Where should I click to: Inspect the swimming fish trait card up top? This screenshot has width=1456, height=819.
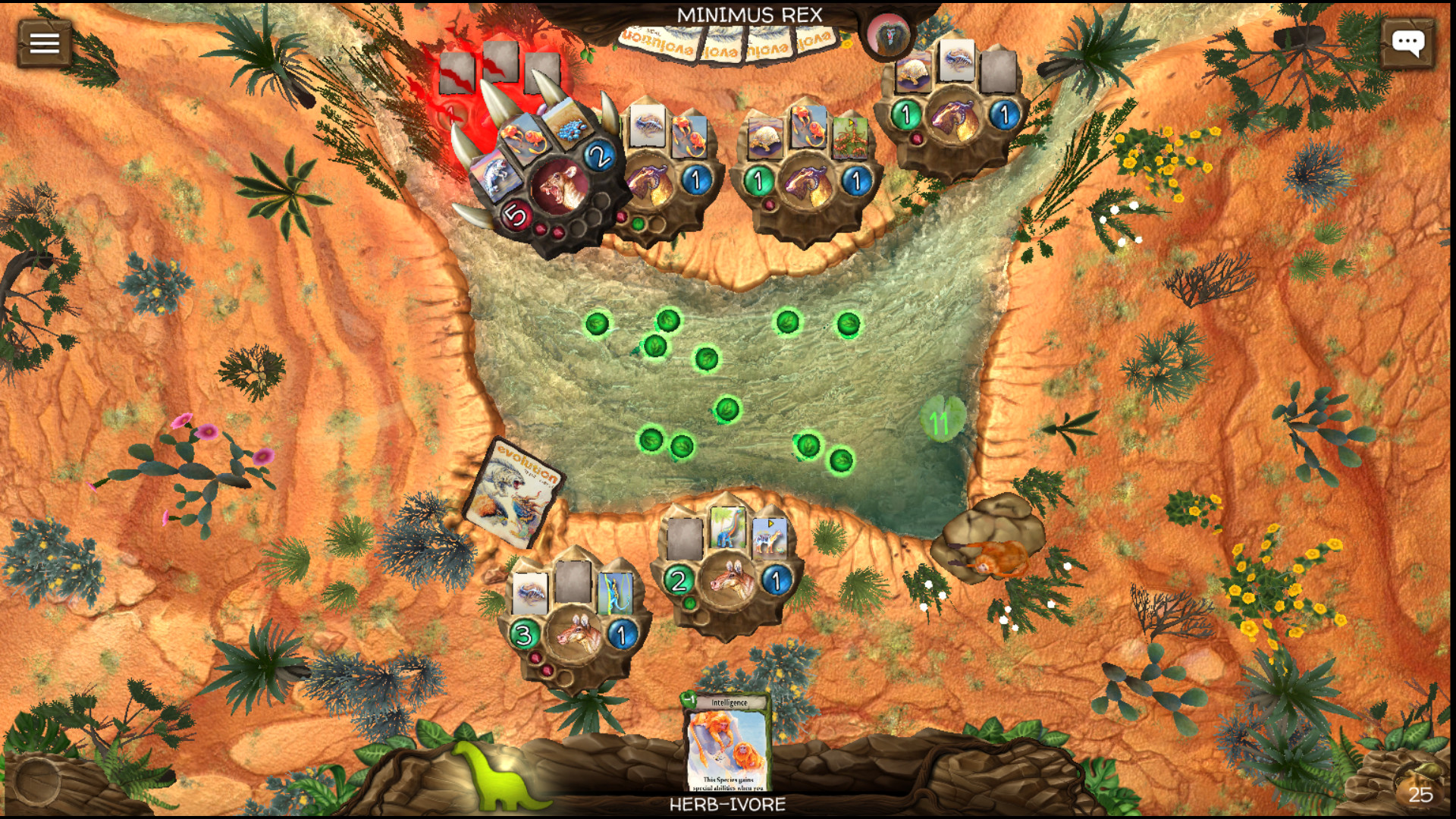pyautogui.click(x=648, y=127)
